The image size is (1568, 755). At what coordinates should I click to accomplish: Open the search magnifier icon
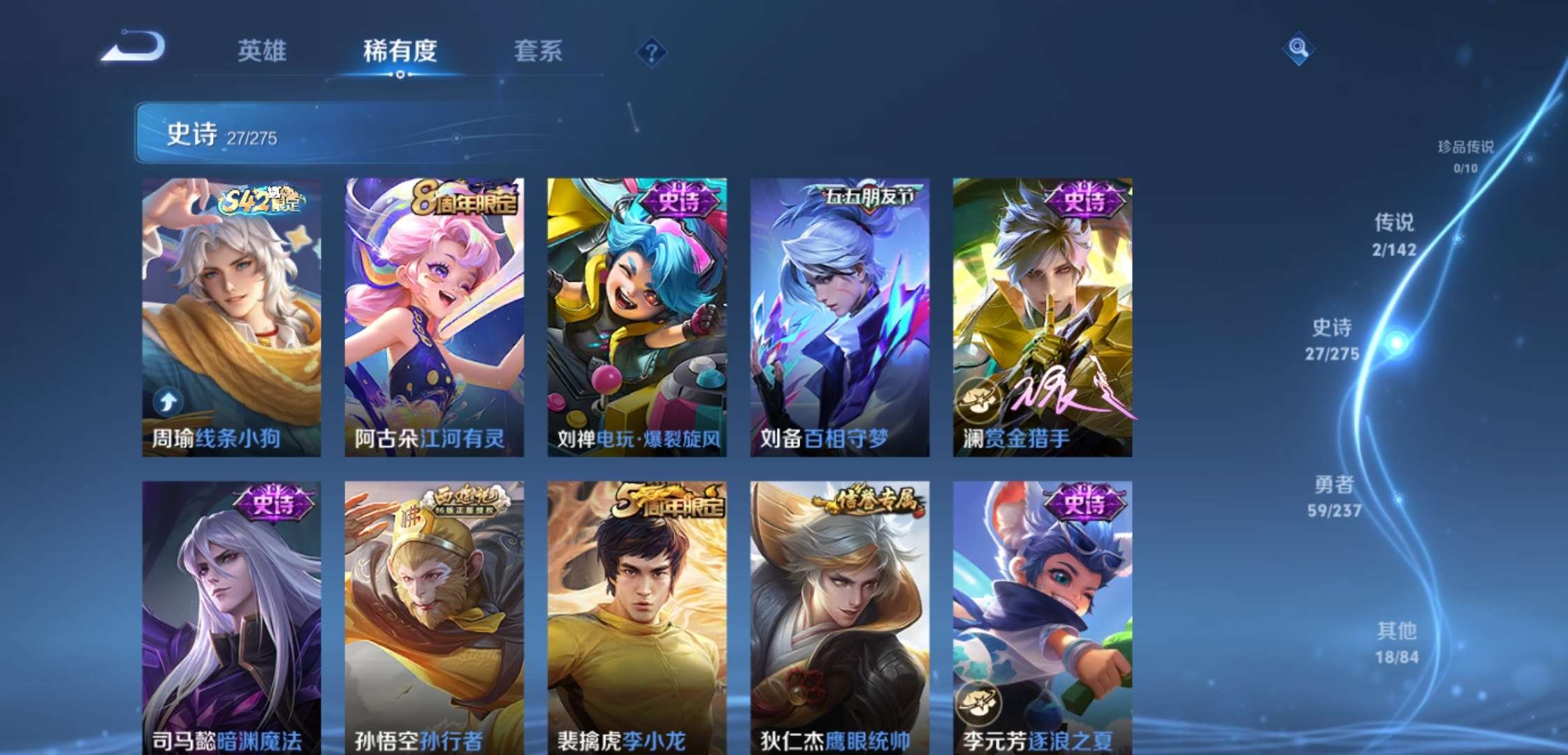(1298, 49)
